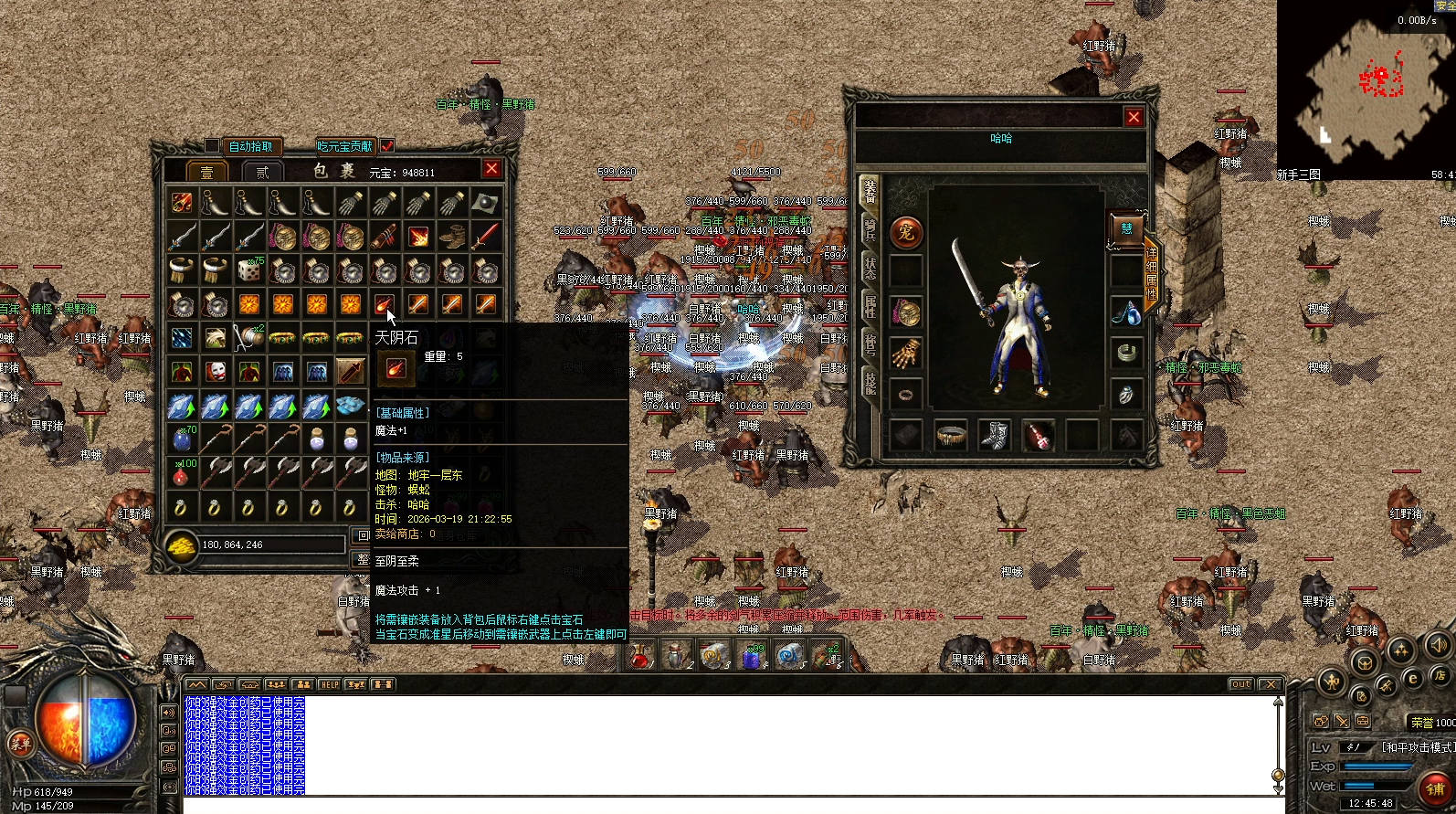Viewport: 1456px width, 814px height.
Task: Select the equipped boots slot
Action: (x=995, y=435)
